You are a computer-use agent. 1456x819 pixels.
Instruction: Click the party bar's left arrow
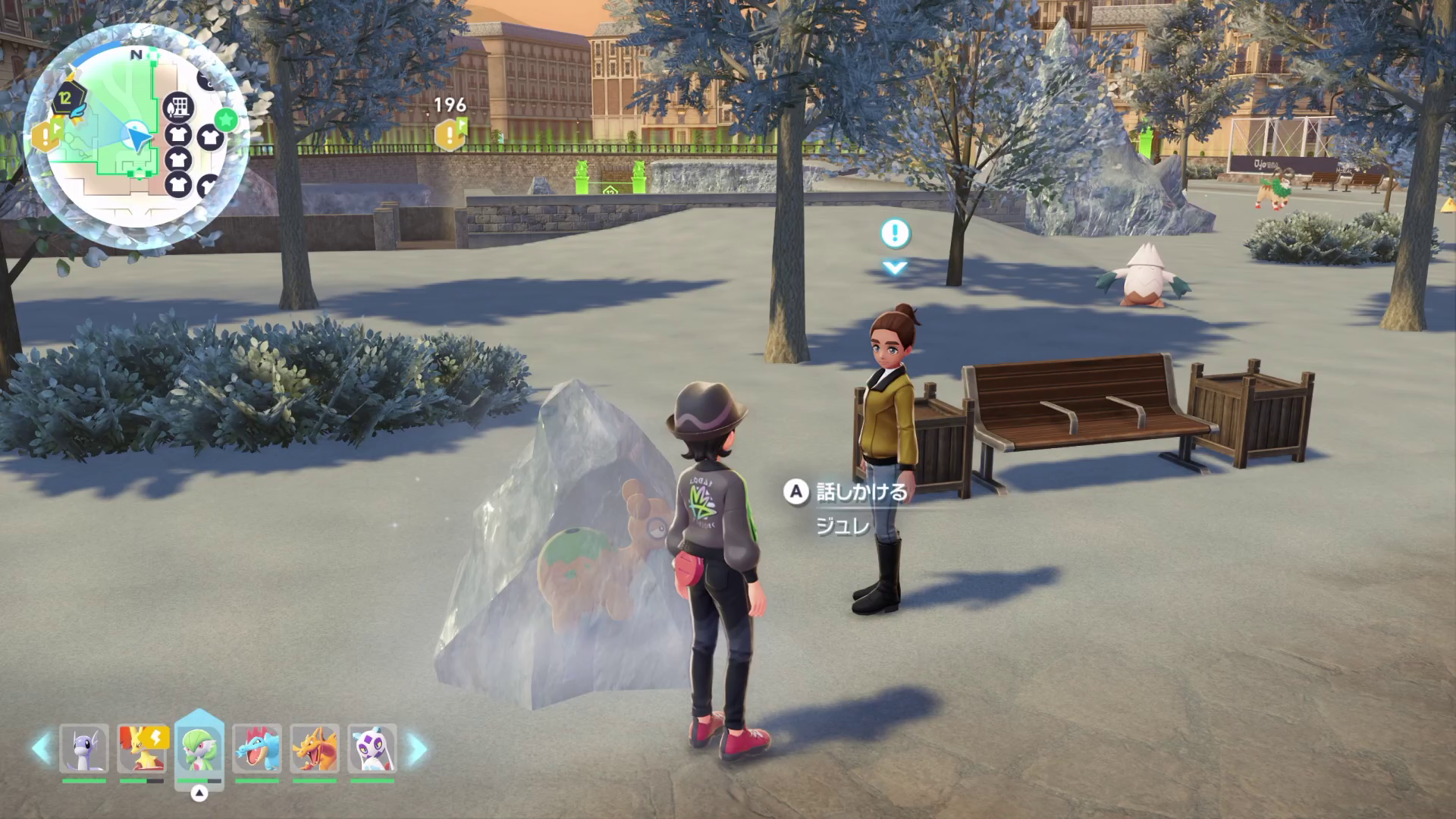point(41,748)
